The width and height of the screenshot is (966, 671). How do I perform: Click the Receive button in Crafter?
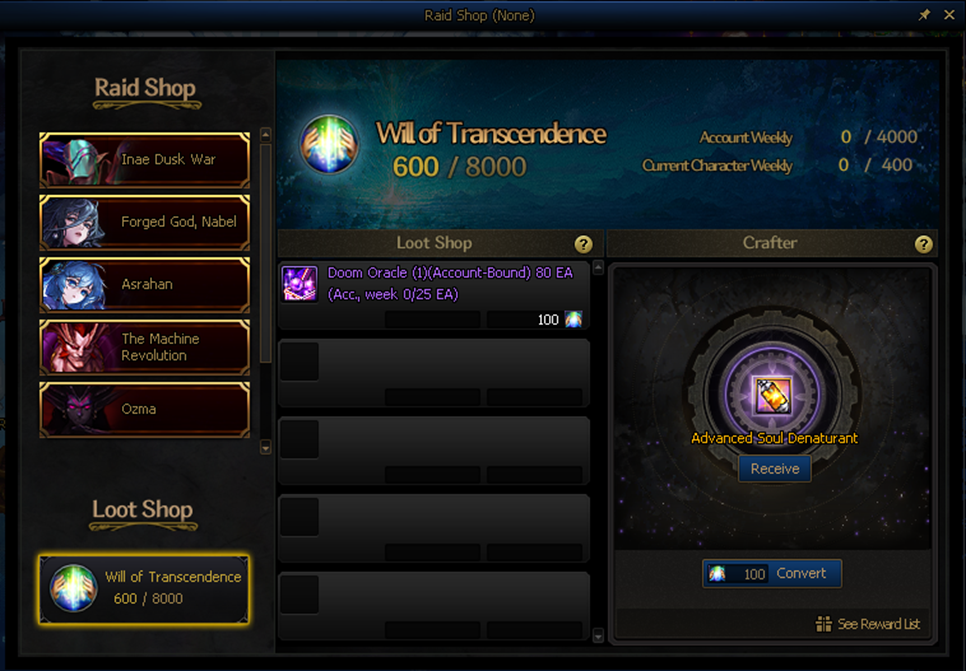[775, 469]
